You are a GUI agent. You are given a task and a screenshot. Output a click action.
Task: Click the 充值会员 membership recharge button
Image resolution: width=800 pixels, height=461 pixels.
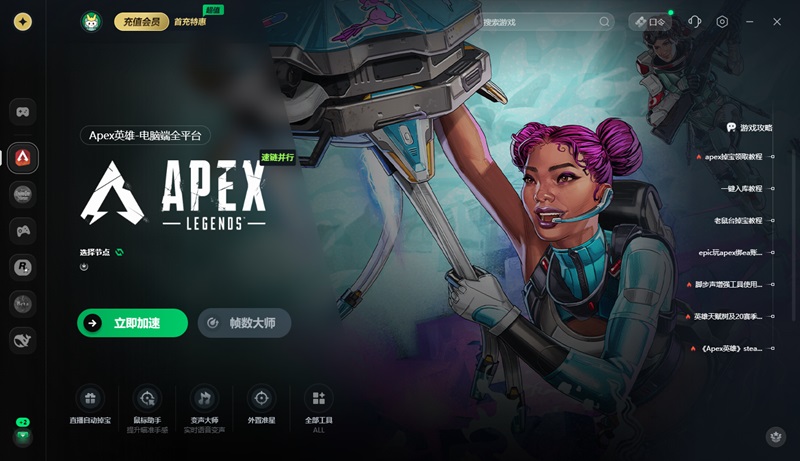click(x=141, y=21)
